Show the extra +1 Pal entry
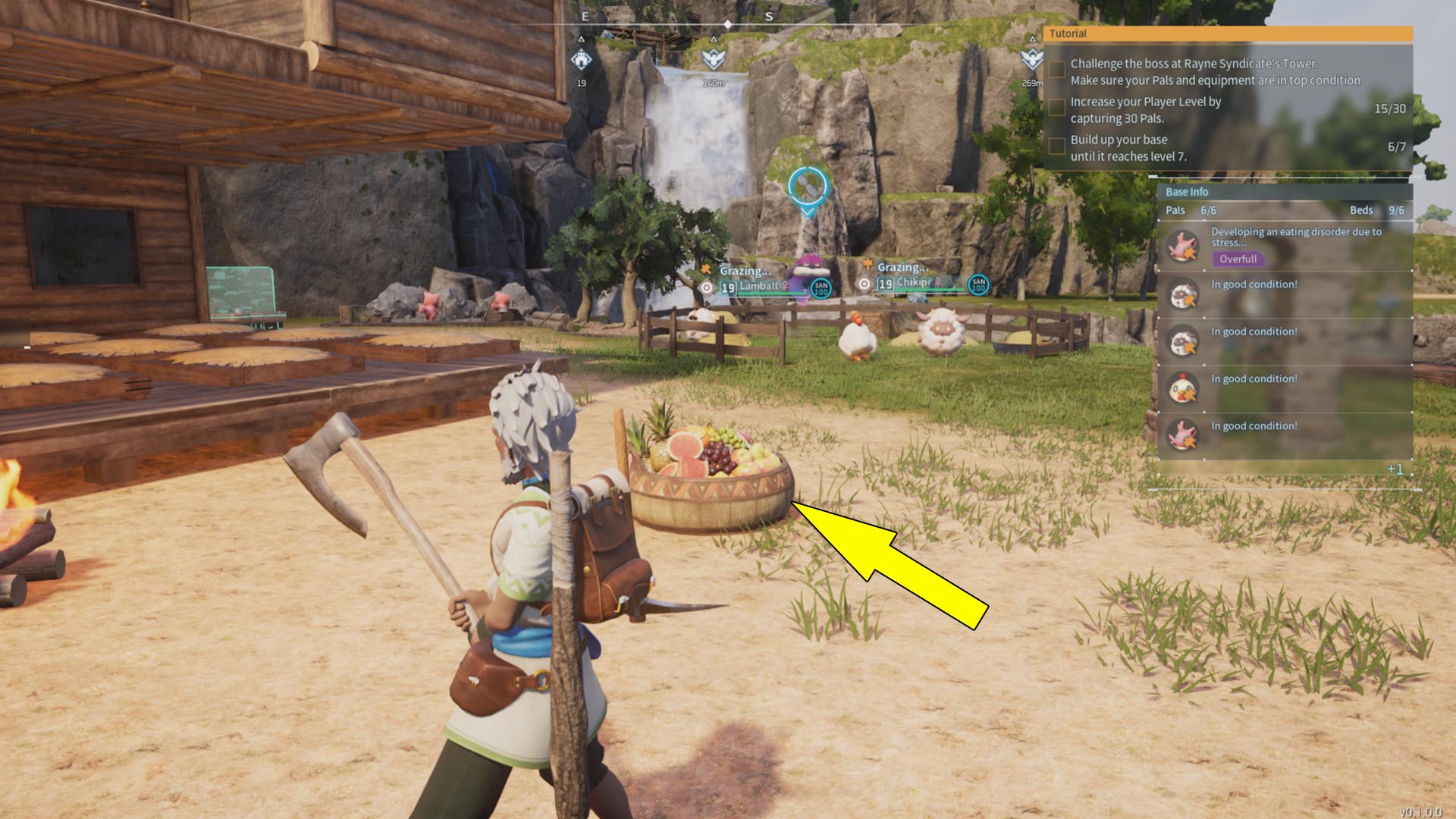 click(x=1395, y=469)
